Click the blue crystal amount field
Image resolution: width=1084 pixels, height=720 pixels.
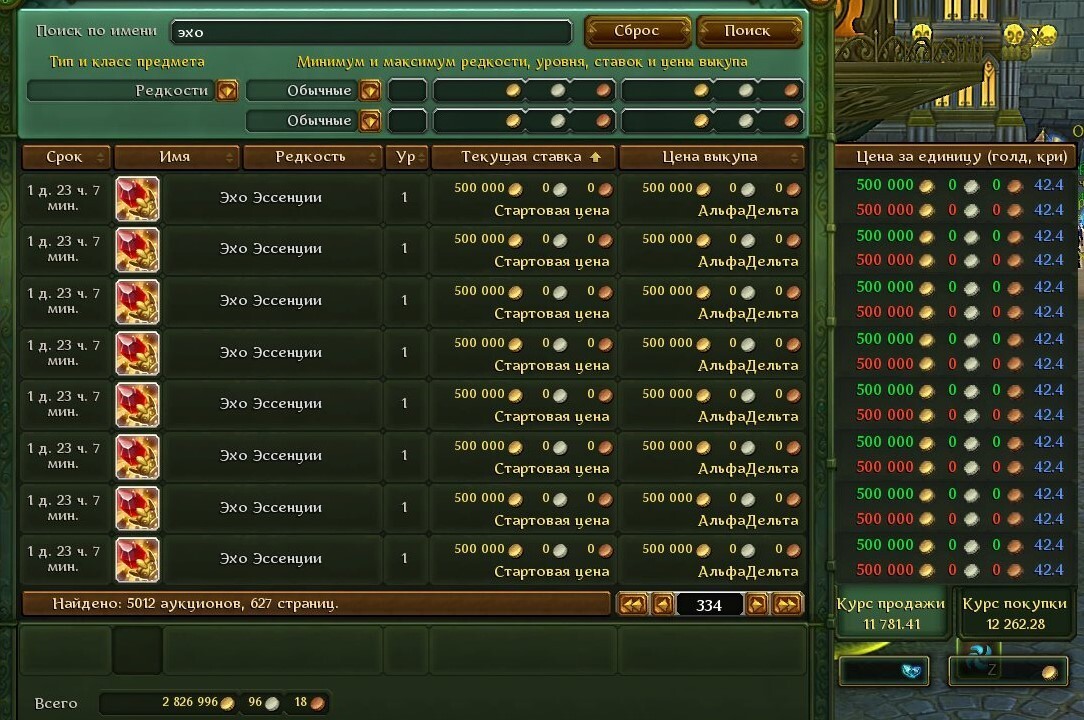pyautogui.click(x=883, y=671)
